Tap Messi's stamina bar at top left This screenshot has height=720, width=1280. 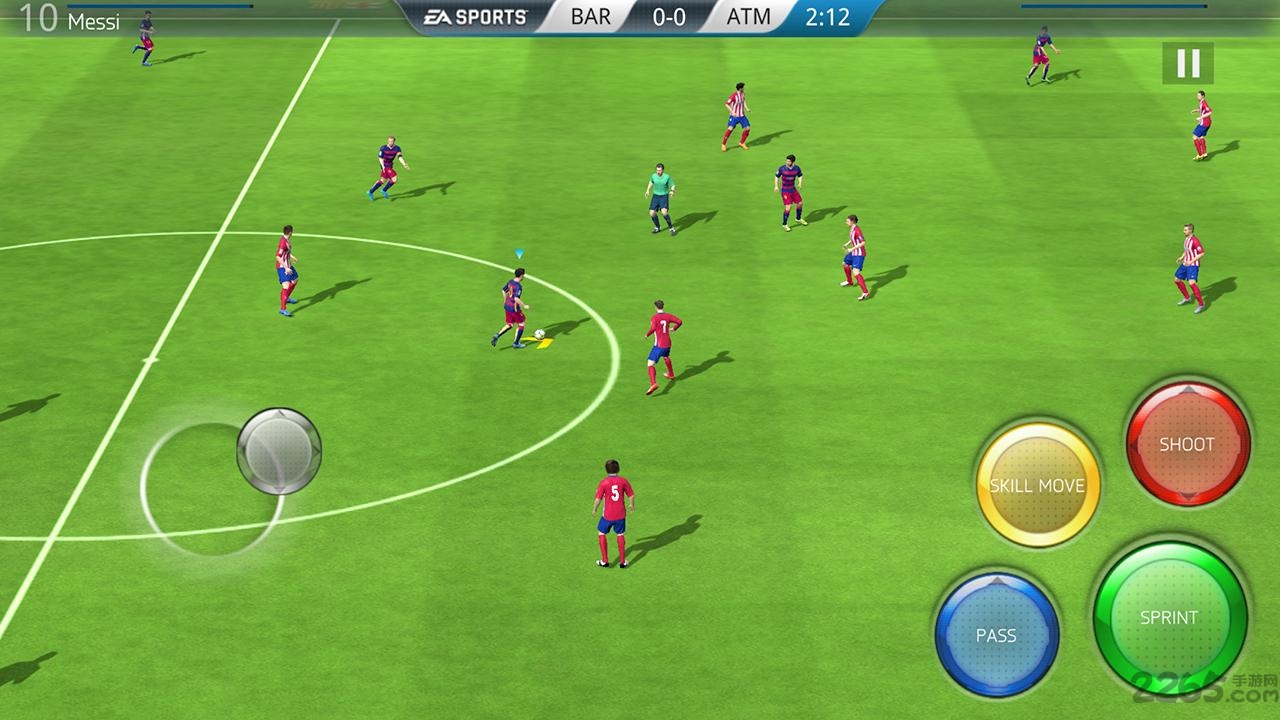click(160, 5)
